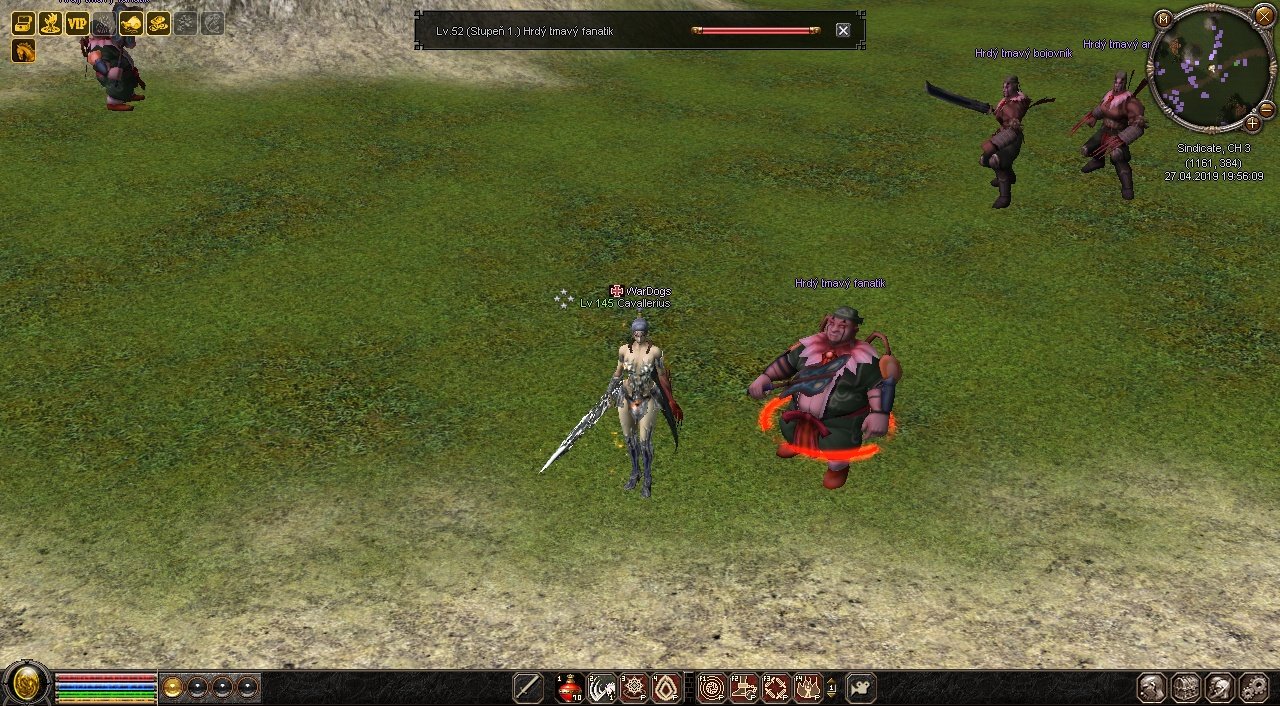Activate the flame skill on F4
This screenshot has height=706, width=1280.
[808, 688]
